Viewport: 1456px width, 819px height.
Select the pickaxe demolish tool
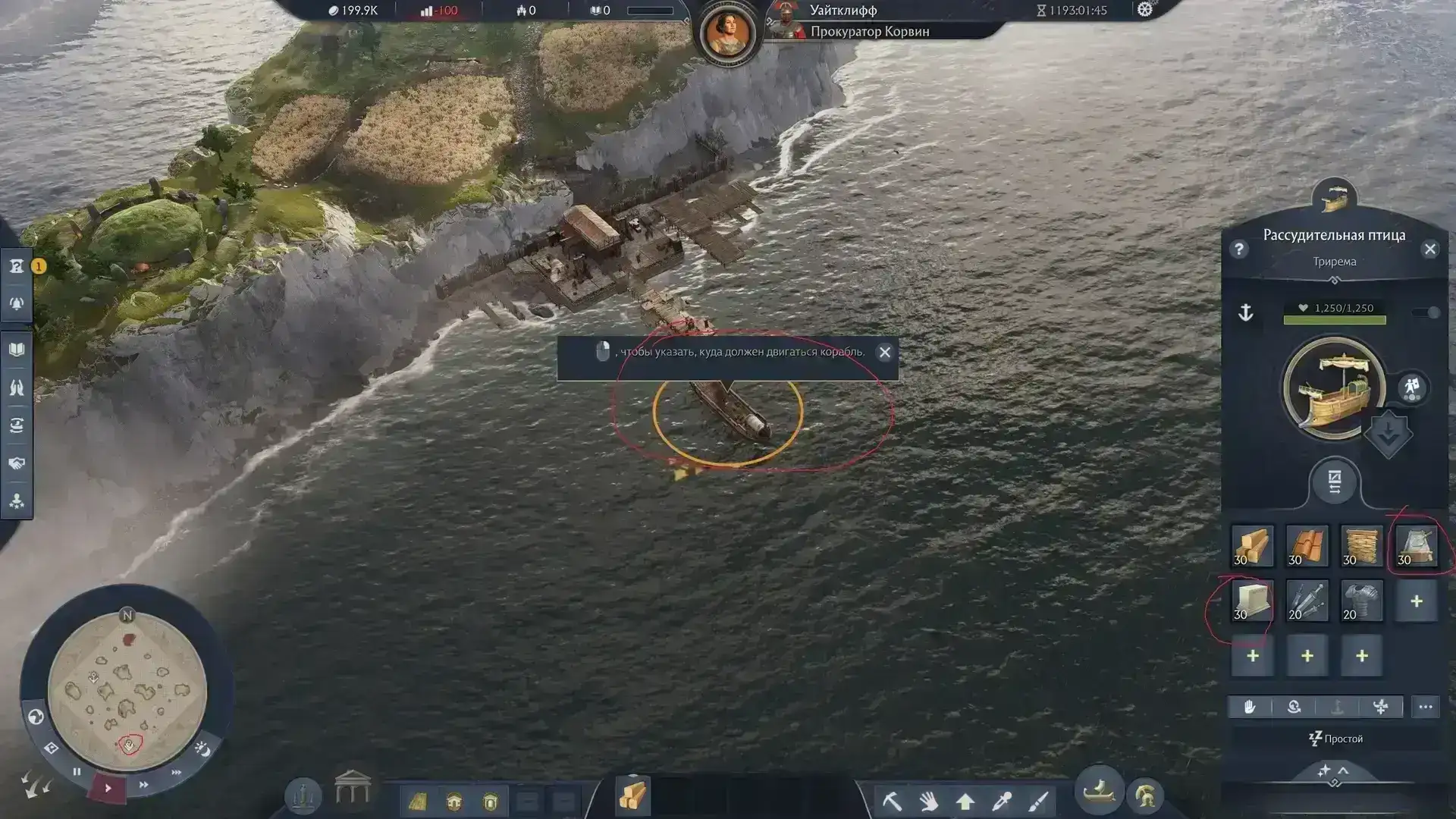pyautogui.click(x=892, y=800)
